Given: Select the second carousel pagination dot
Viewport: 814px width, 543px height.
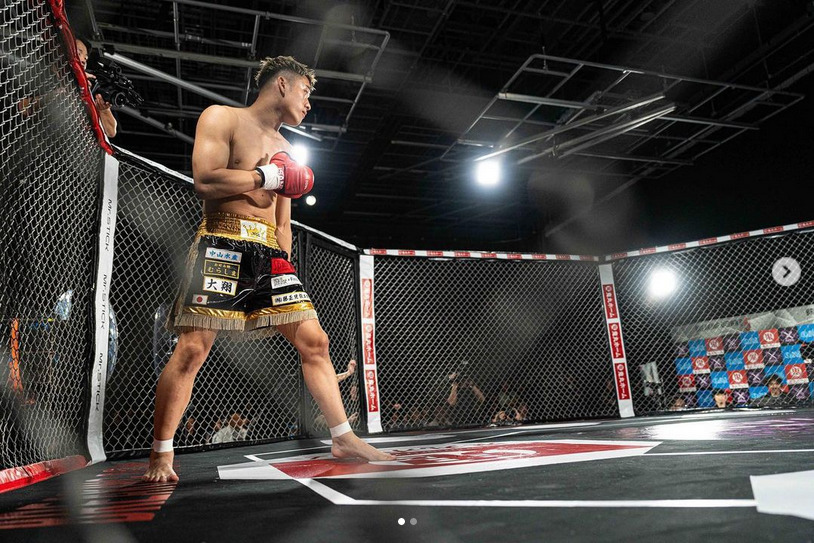Looking at the screenshot, I should pyautogui.click(x=412, y=521).
